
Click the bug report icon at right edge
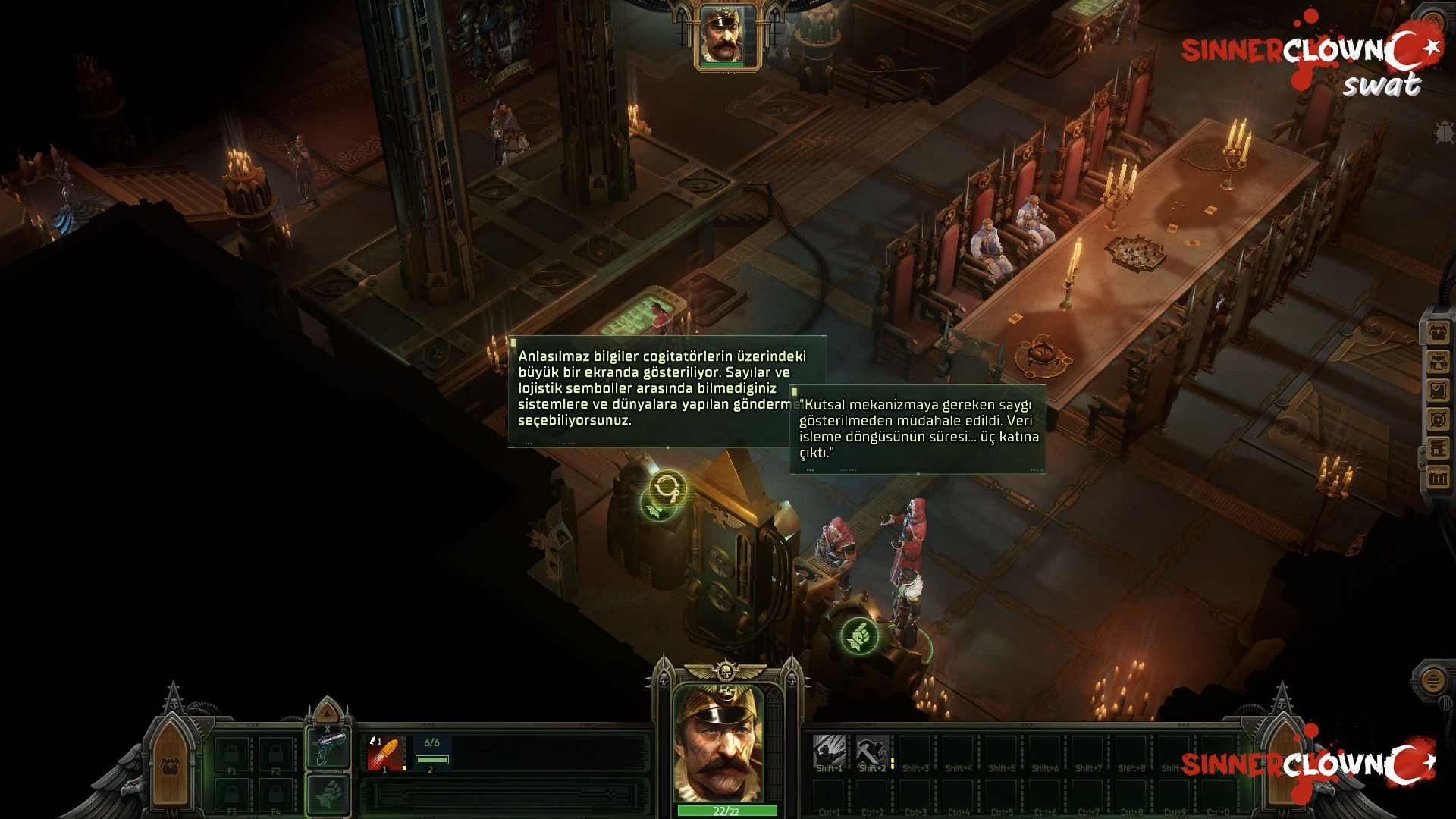point(1443,131)
